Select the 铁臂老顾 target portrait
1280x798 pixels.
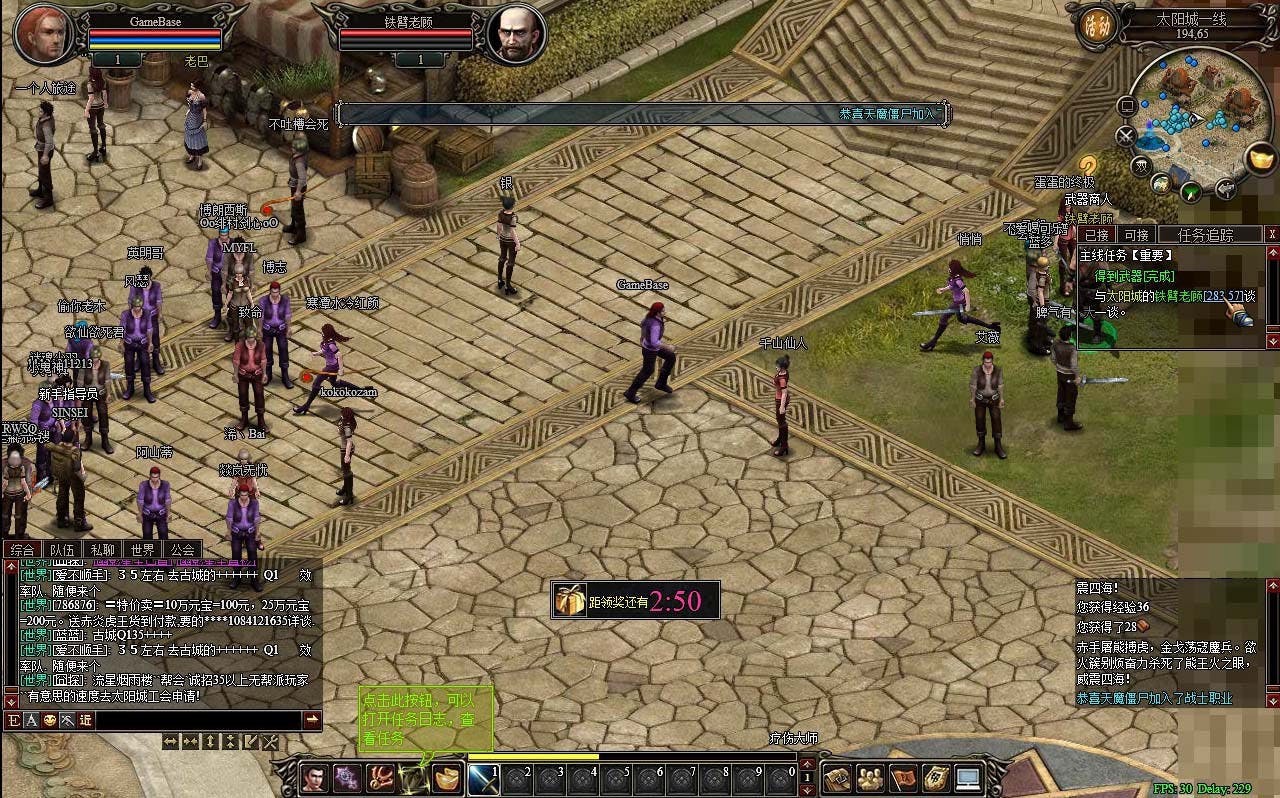pos(517,35)
